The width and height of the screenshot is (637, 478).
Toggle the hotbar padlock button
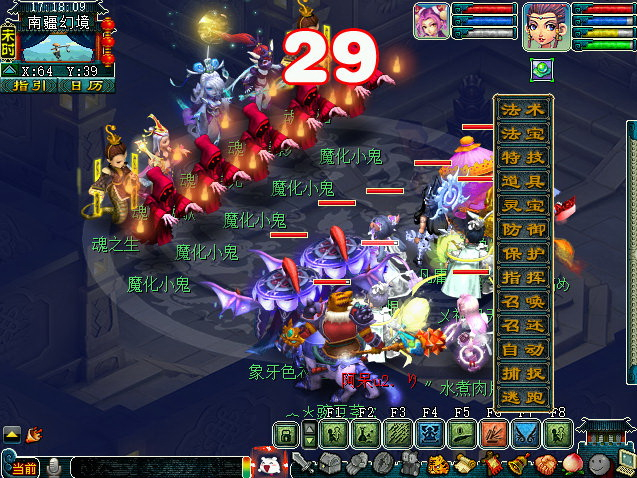tap(287, 434)
